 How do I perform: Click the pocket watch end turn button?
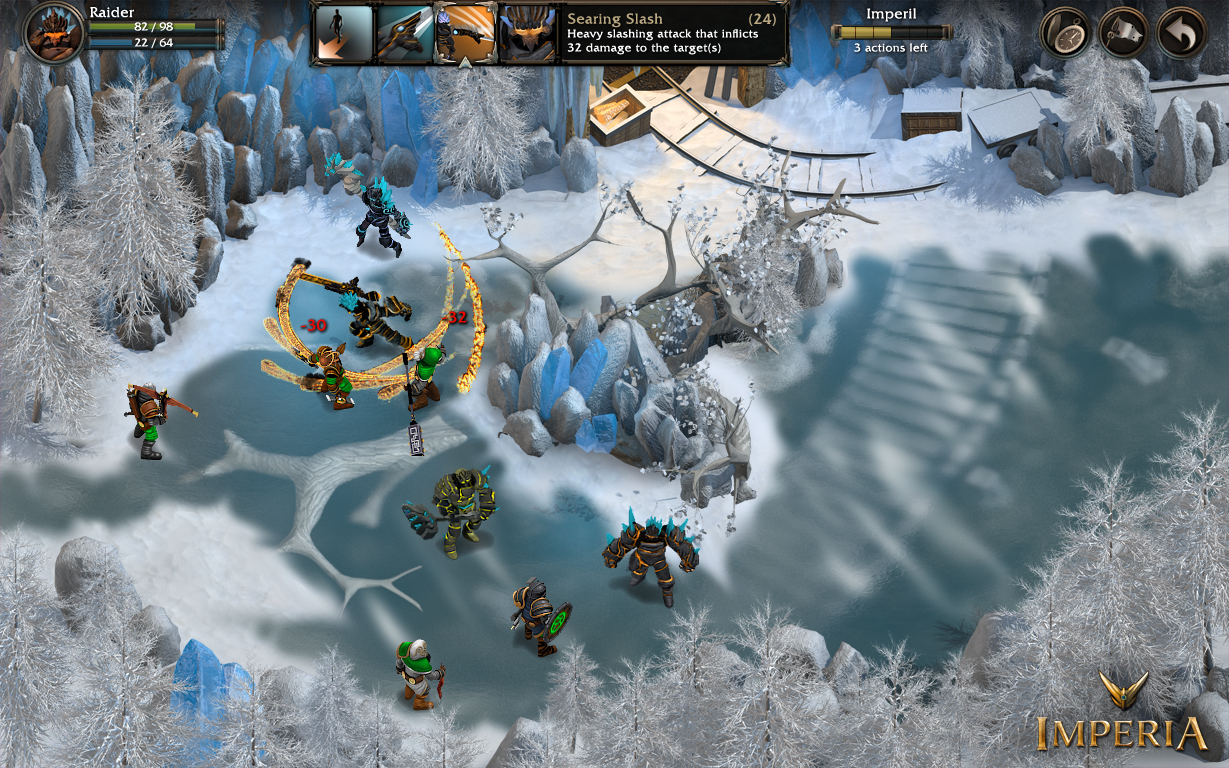coord(1065,32)
